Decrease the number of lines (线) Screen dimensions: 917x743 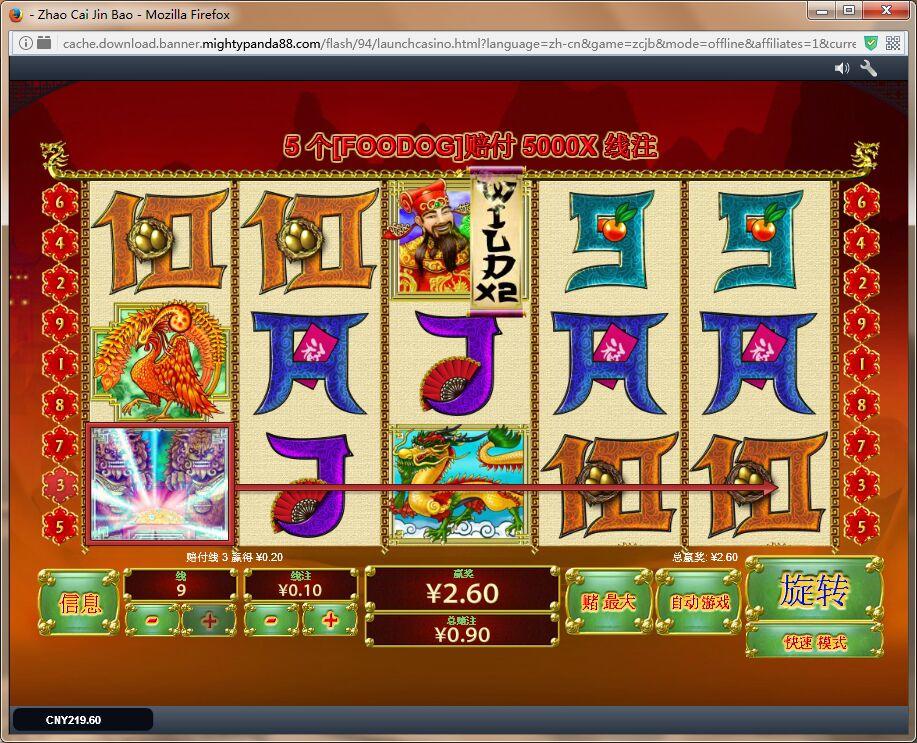pyautogui.click(x=153, y=620)
